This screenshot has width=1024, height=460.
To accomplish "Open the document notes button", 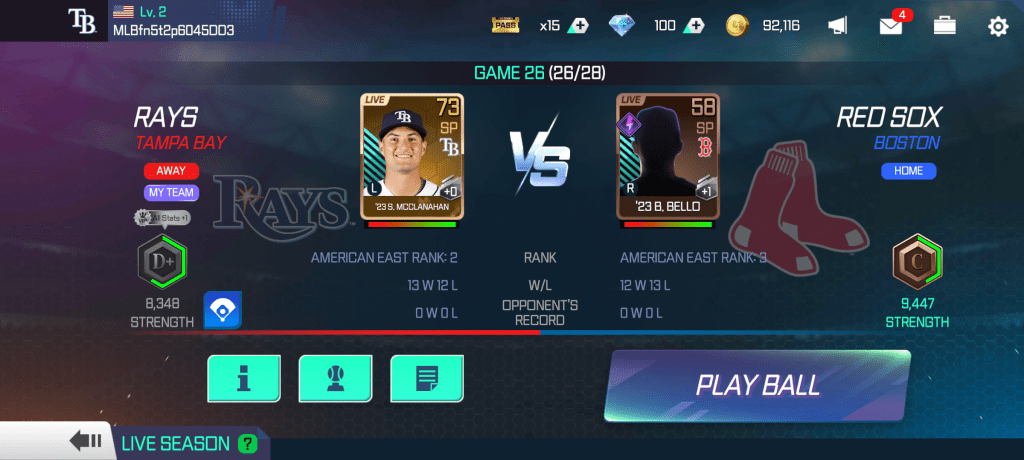I will (x=426, y=378).
